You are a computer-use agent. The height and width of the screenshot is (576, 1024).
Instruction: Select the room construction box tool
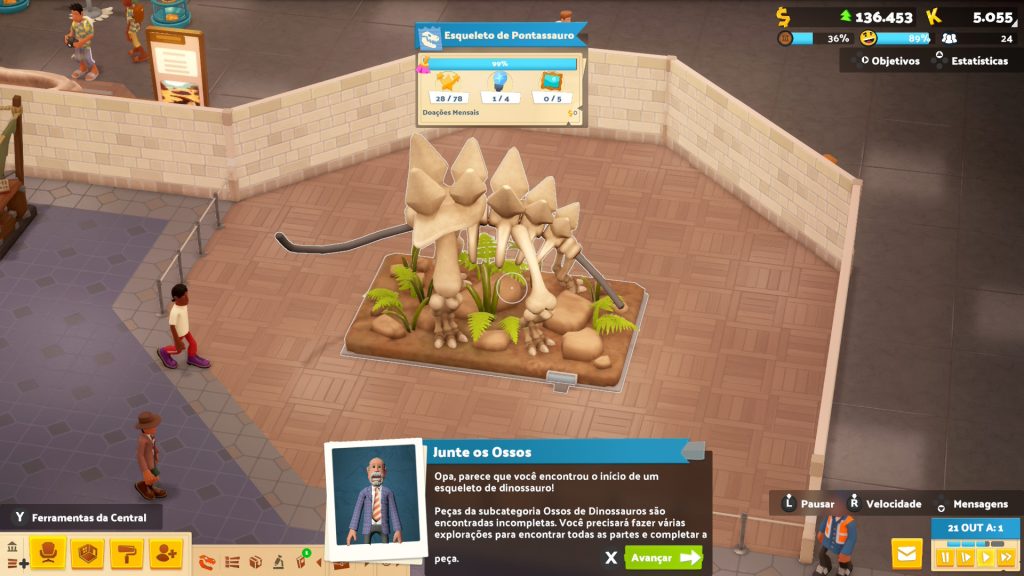coord(88,553)
